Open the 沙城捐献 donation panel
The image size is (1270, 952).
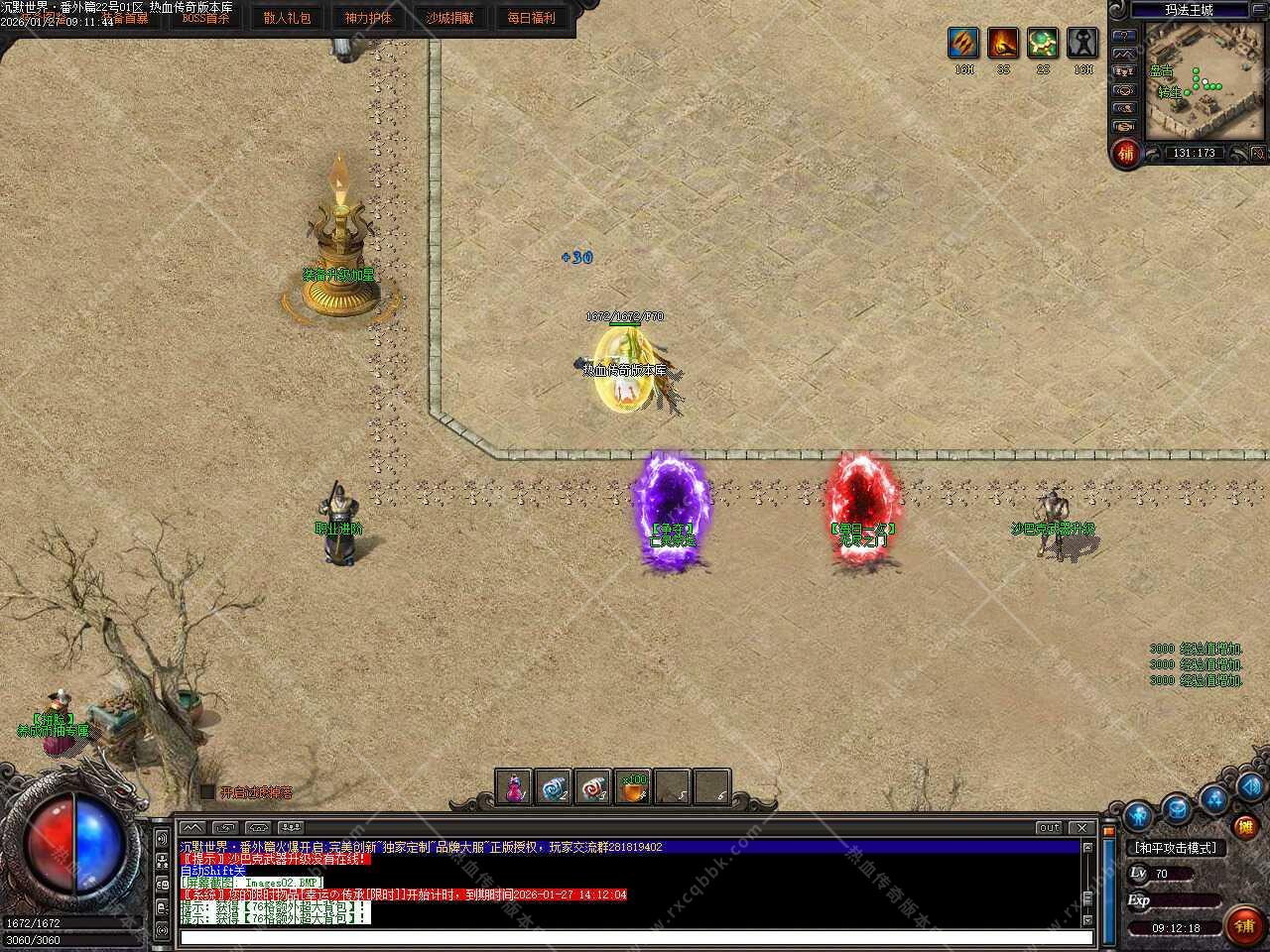pyautogui.click(x=449, y=18)
